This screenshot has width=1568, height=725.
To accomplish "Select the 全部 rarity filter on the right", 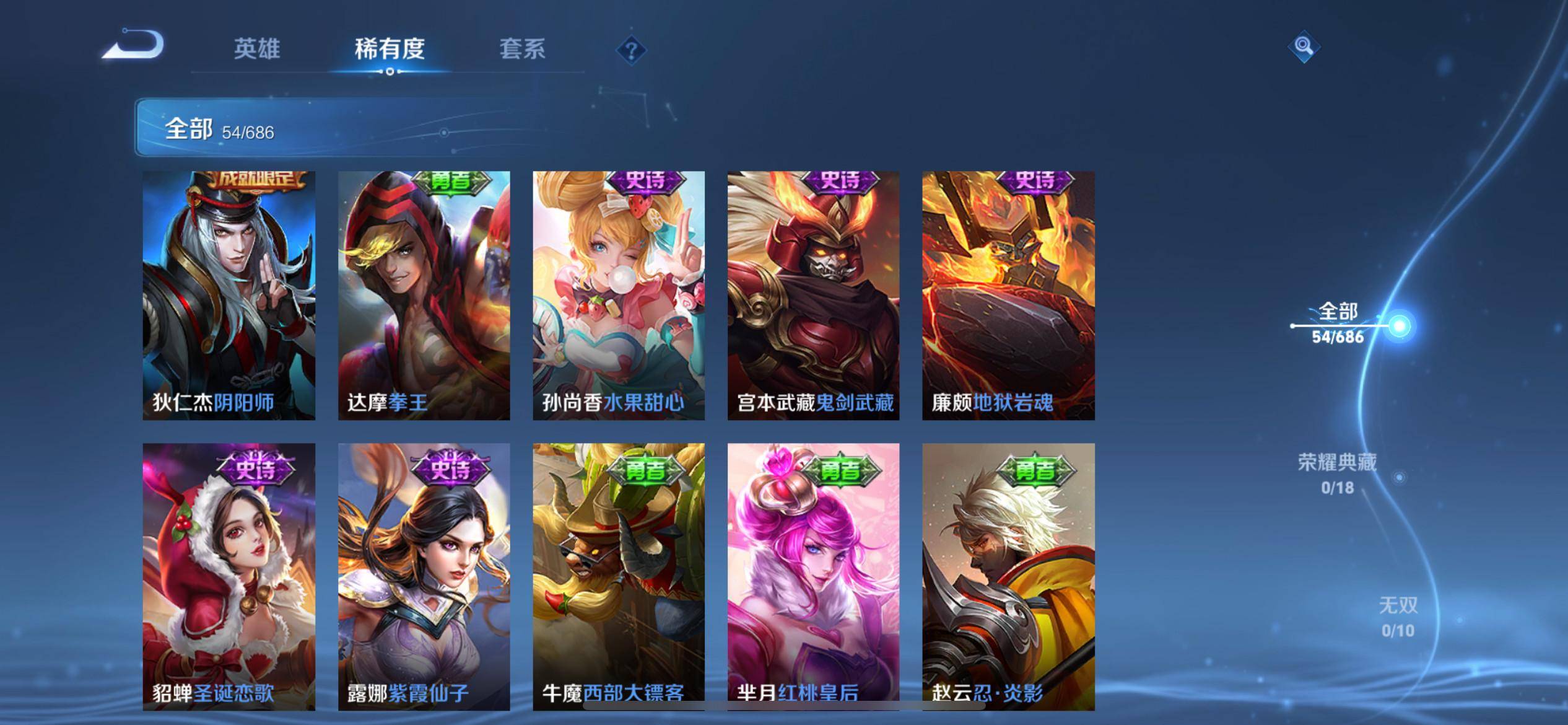I will point(1338,323).
